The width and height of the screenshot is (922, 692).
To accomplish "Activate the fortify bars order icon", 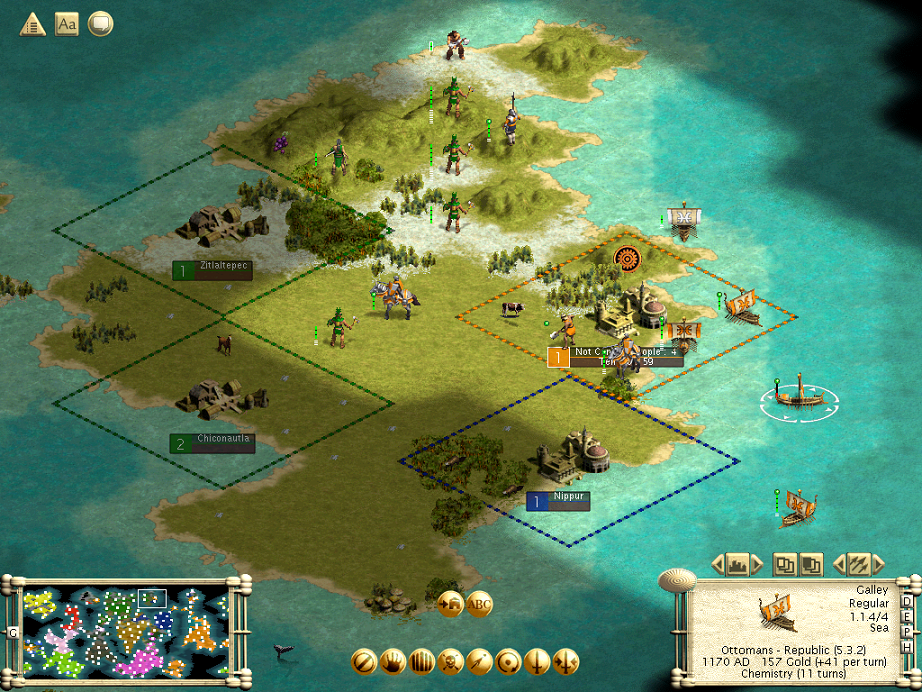I will pos(422,661).
